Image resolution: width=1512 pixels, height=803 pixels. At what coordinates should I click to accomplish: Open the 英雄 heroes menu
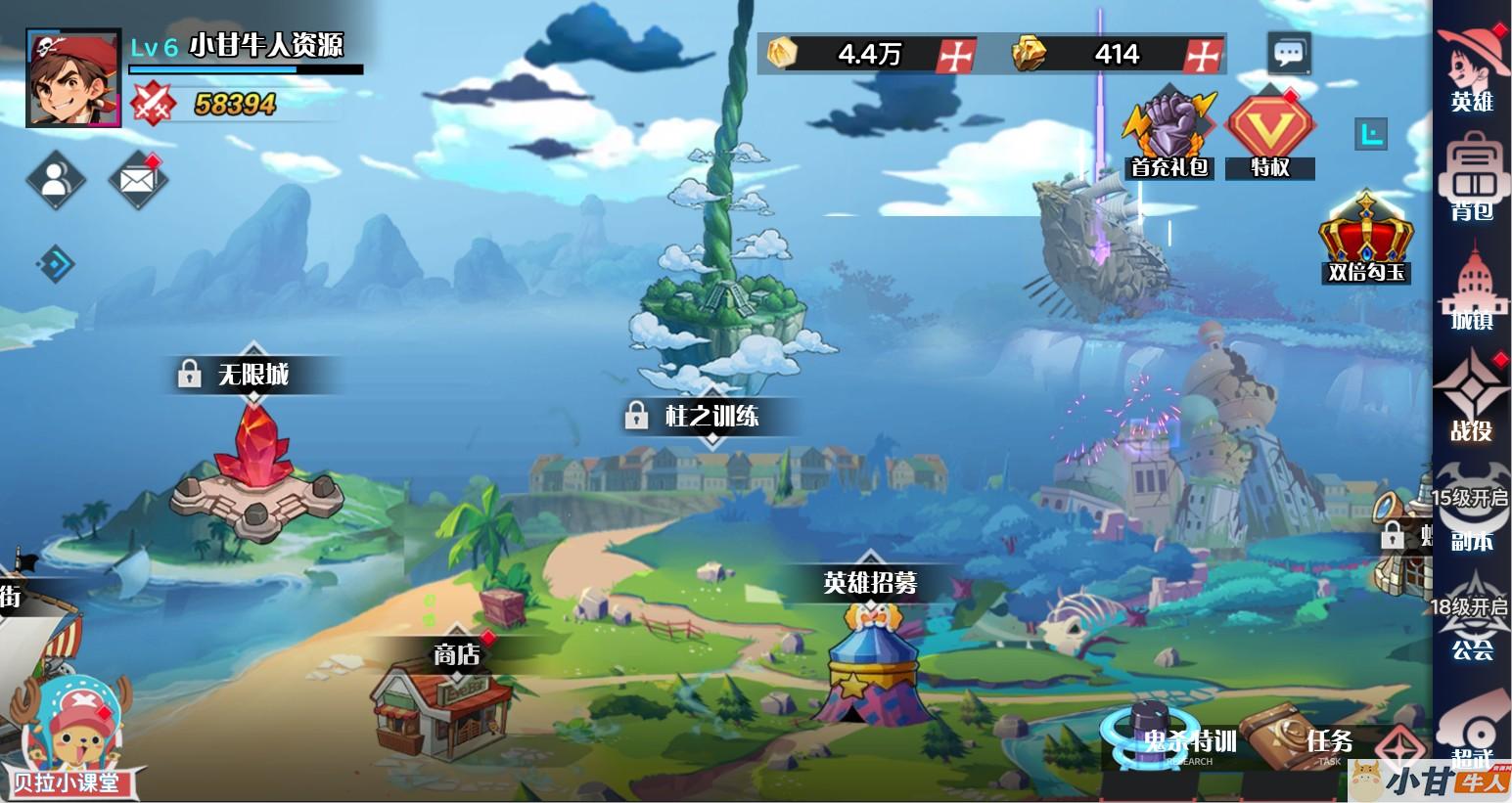(1471, 68)
